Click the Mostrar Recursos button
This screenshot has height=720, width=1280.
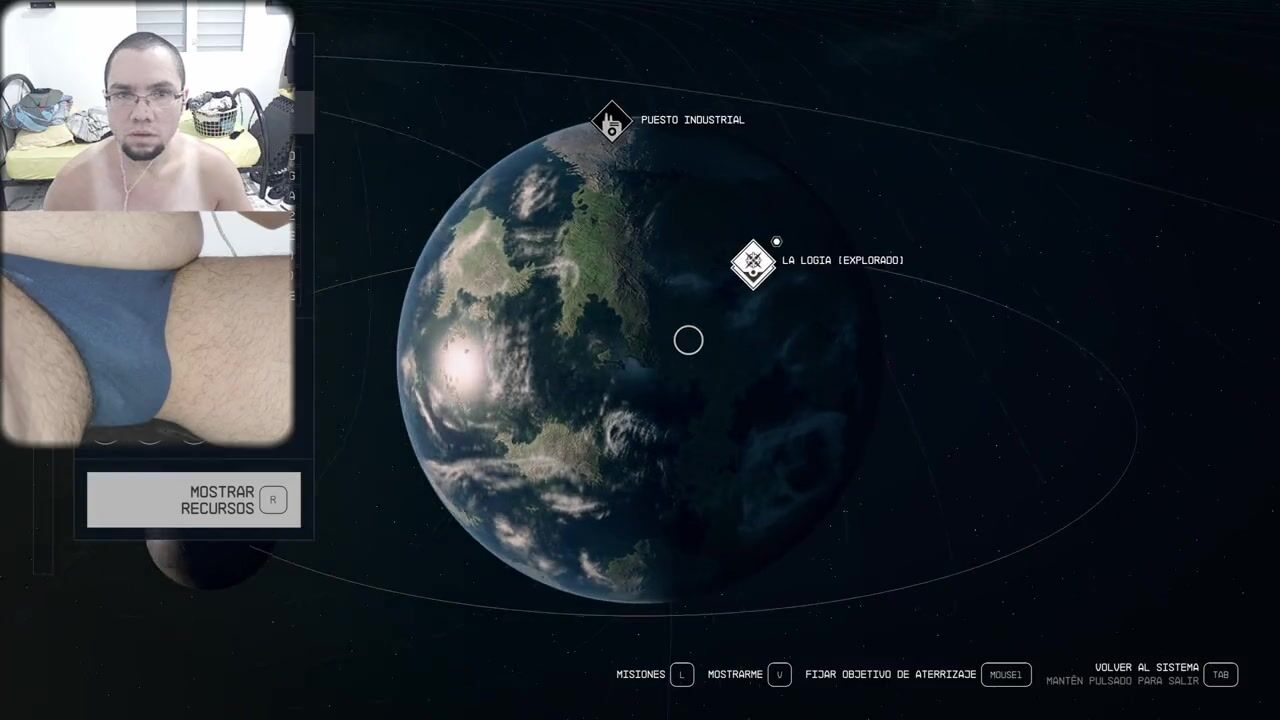coord(193,500)
